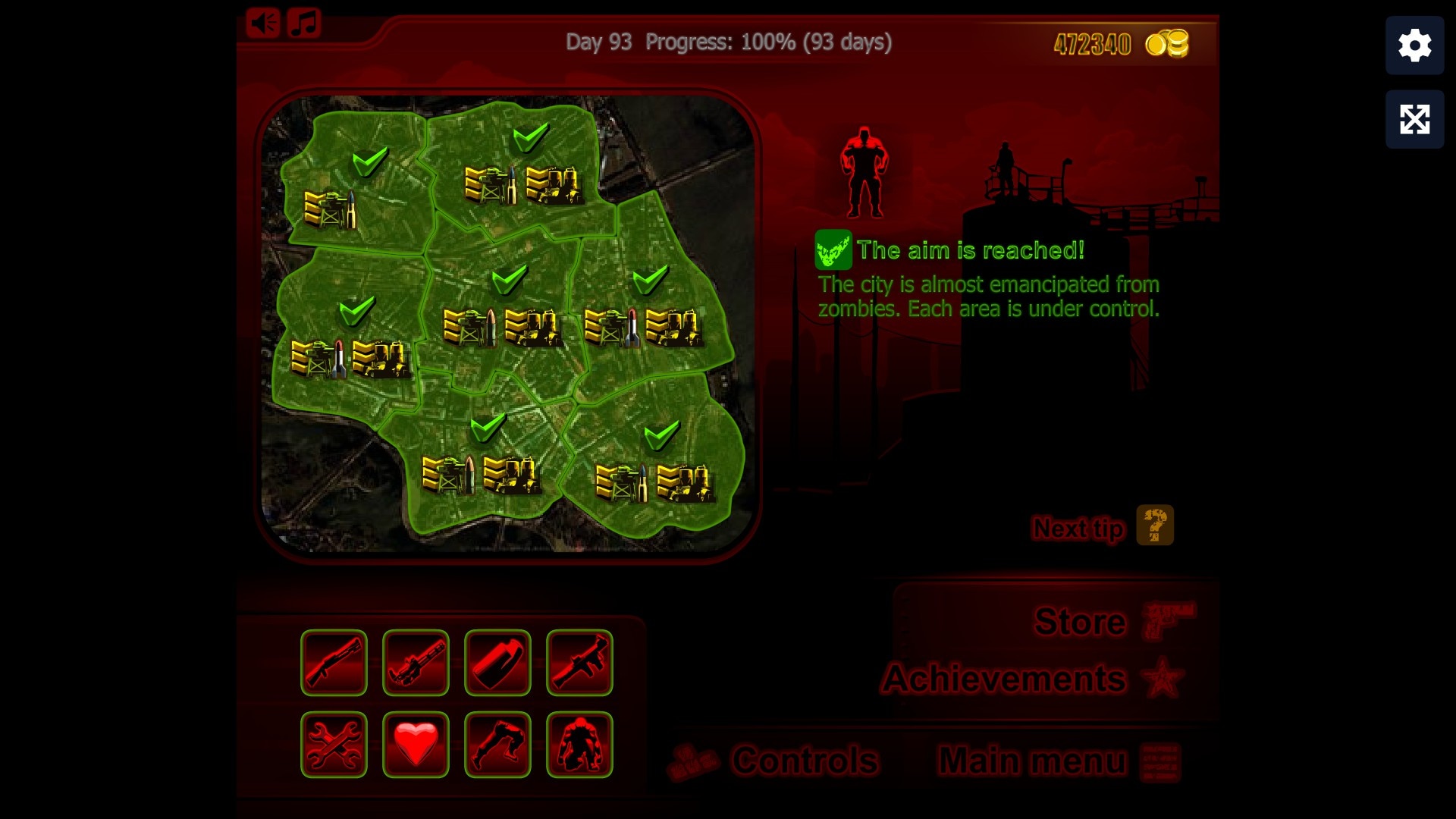Click the red heart health upgrade
Viewport: 1456px width, 819px height.
point(416,745)
